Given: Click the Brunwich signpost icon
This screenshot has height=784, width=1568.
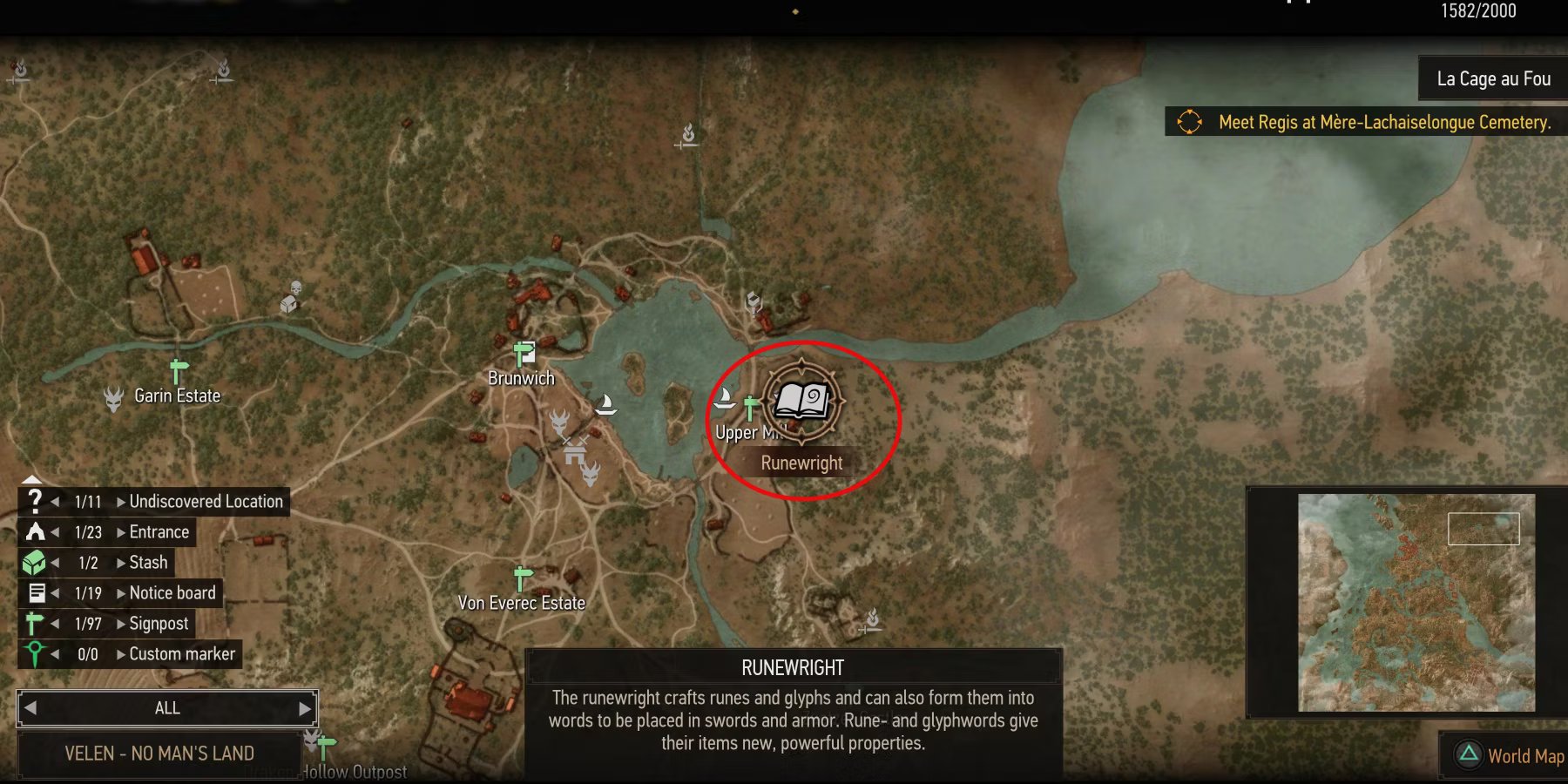Looking at the screenshot, I should coord(523,353).
